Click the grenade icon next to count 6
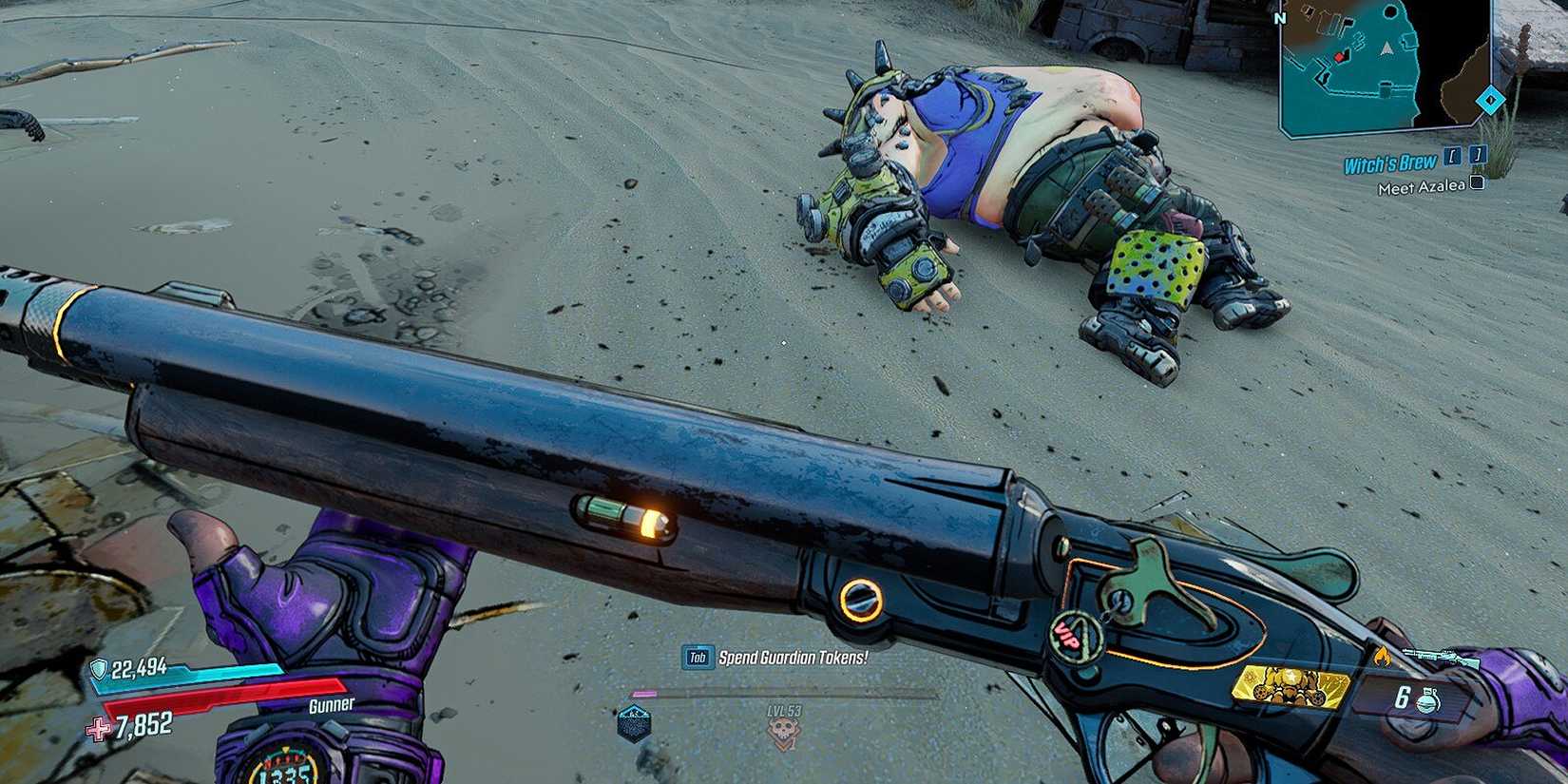This screenshot has height=784, width=1568. (1427, 698)
